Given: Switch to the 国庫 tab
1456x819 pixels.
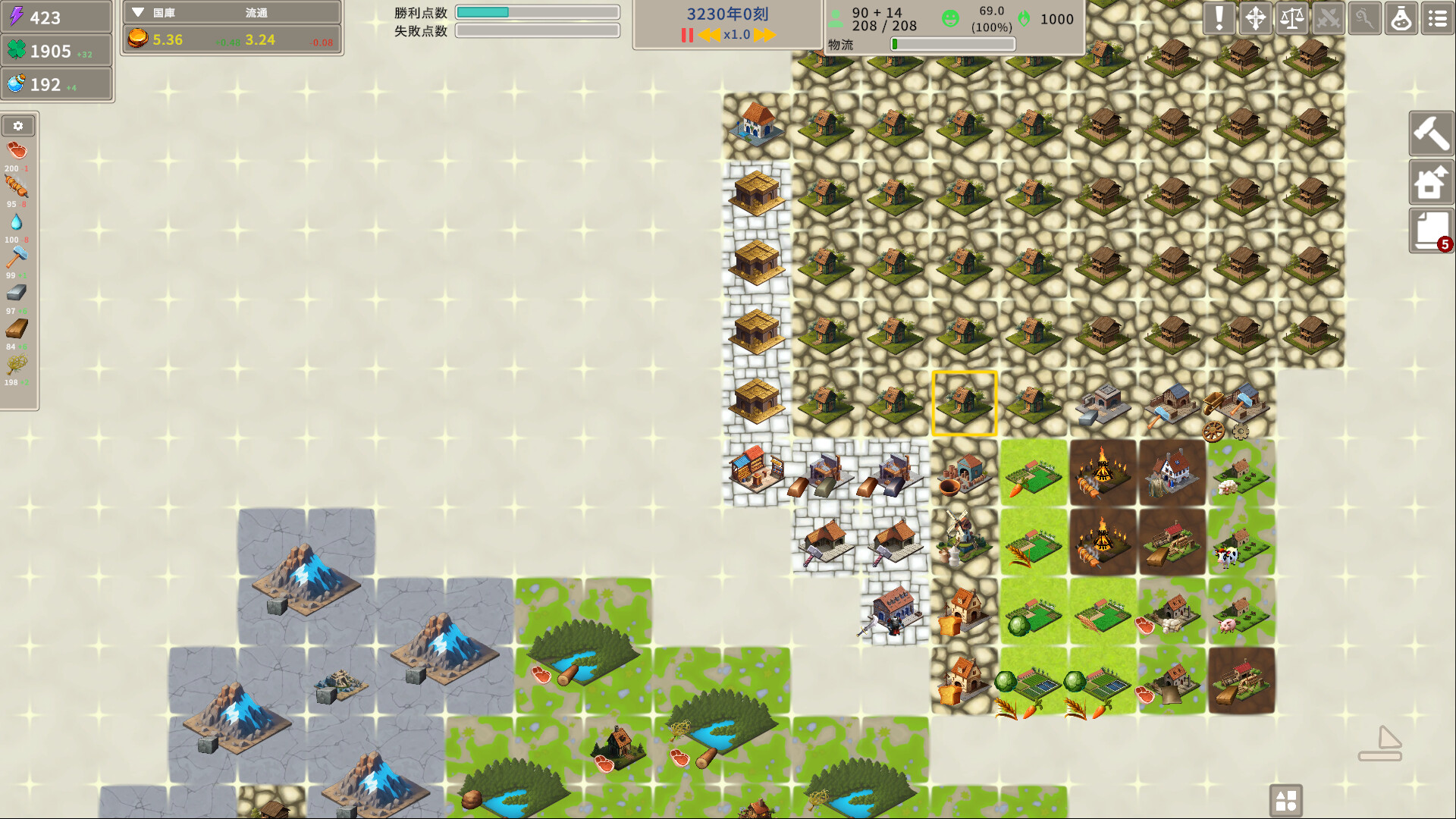Looking at the screenshot, I should click(163, 12).
